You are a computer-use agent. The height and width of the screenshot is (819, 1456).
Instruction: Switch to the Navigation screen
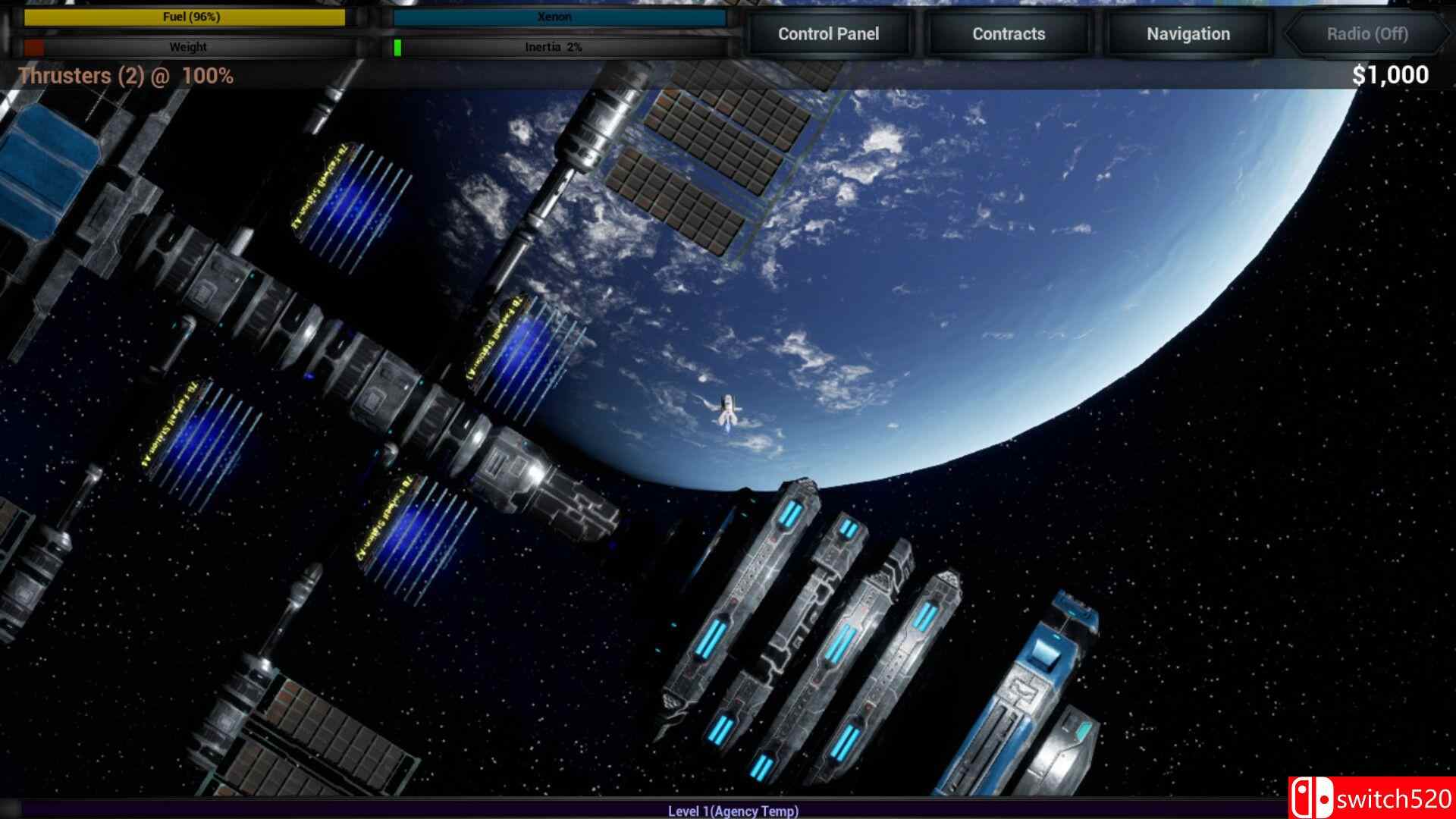1187,33
